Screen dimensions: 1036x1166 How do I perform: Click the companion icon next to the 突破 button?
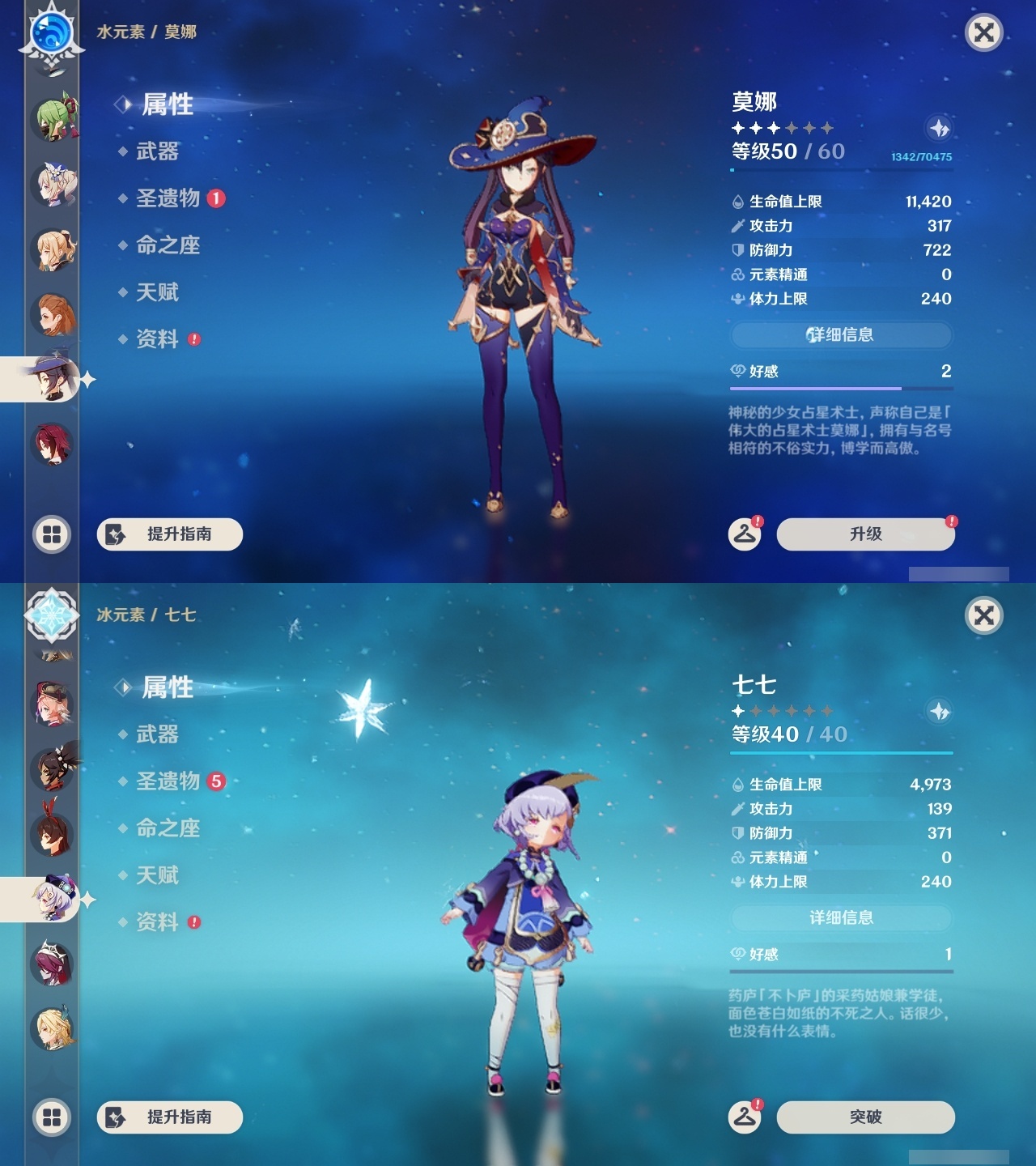coord(745,1116)
